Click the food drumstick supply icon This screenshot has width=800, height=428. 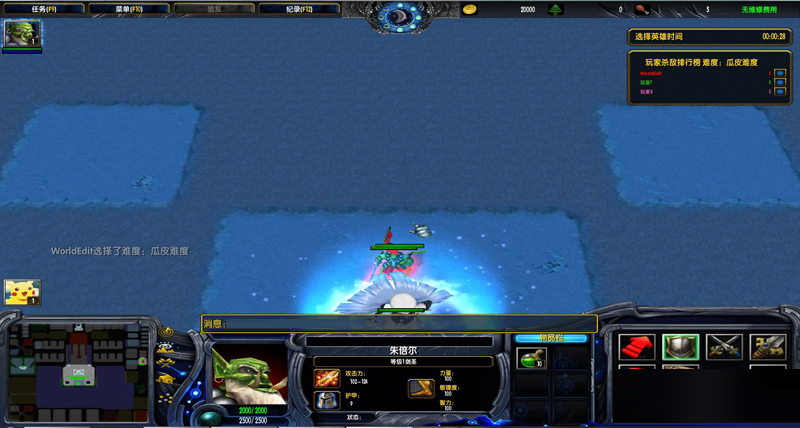[x=640, y=9]
